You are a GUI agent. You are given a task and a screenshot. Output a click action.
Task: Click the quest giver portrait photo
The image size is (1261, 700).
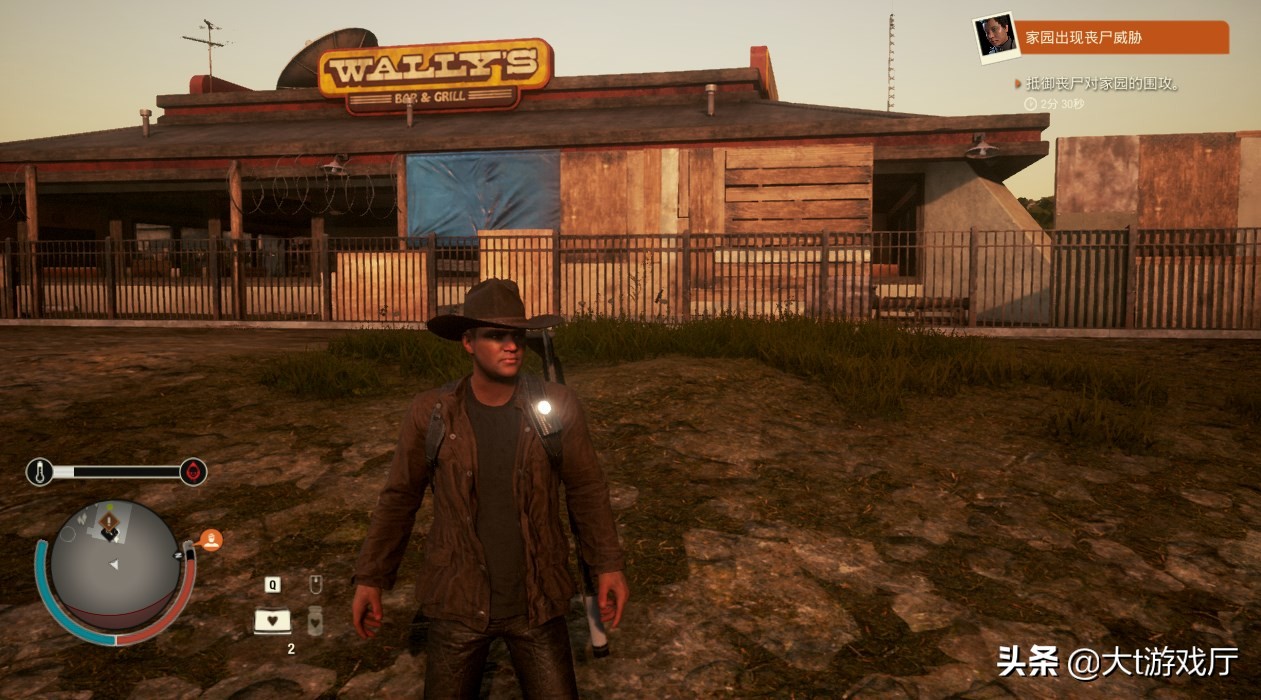(x=995, y=37)
